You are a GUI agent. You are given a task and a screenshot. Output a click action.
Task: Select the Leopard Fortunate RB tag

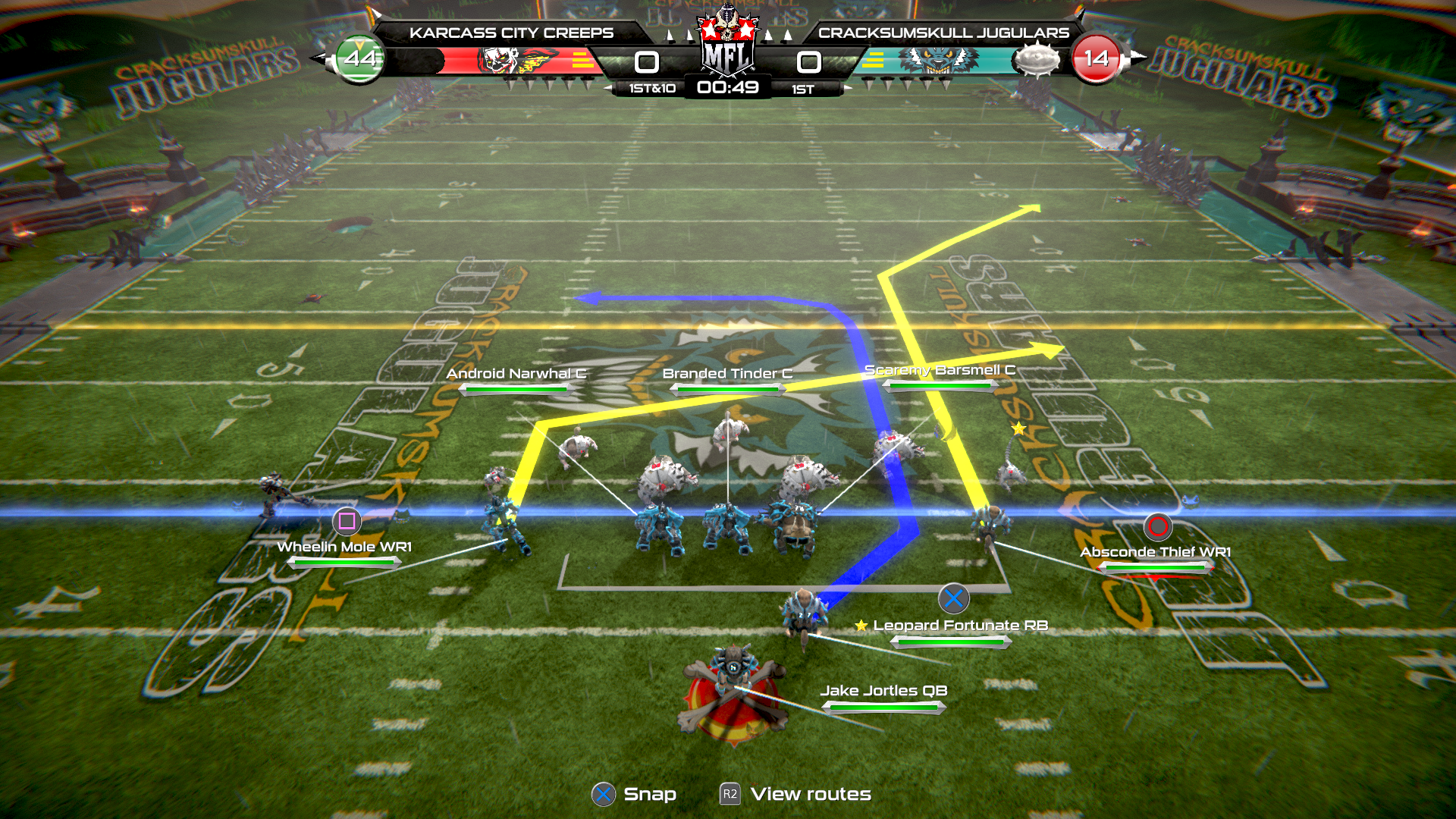click(x=960, y=626)
